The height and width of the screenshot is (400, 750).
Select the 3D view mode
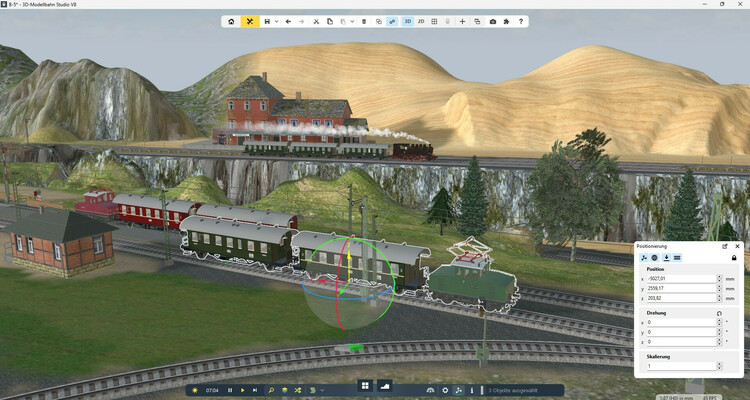(407, 21)
